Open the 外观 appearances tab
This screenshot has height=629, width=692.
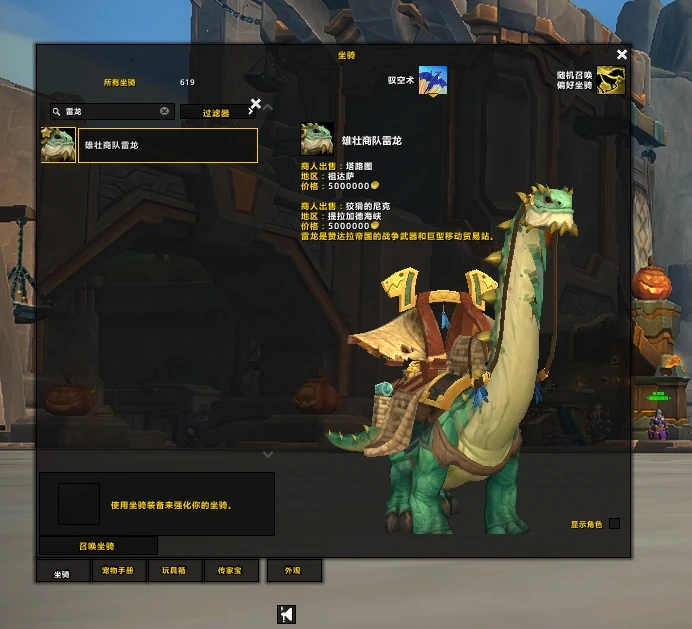click(x=293, y=571)
